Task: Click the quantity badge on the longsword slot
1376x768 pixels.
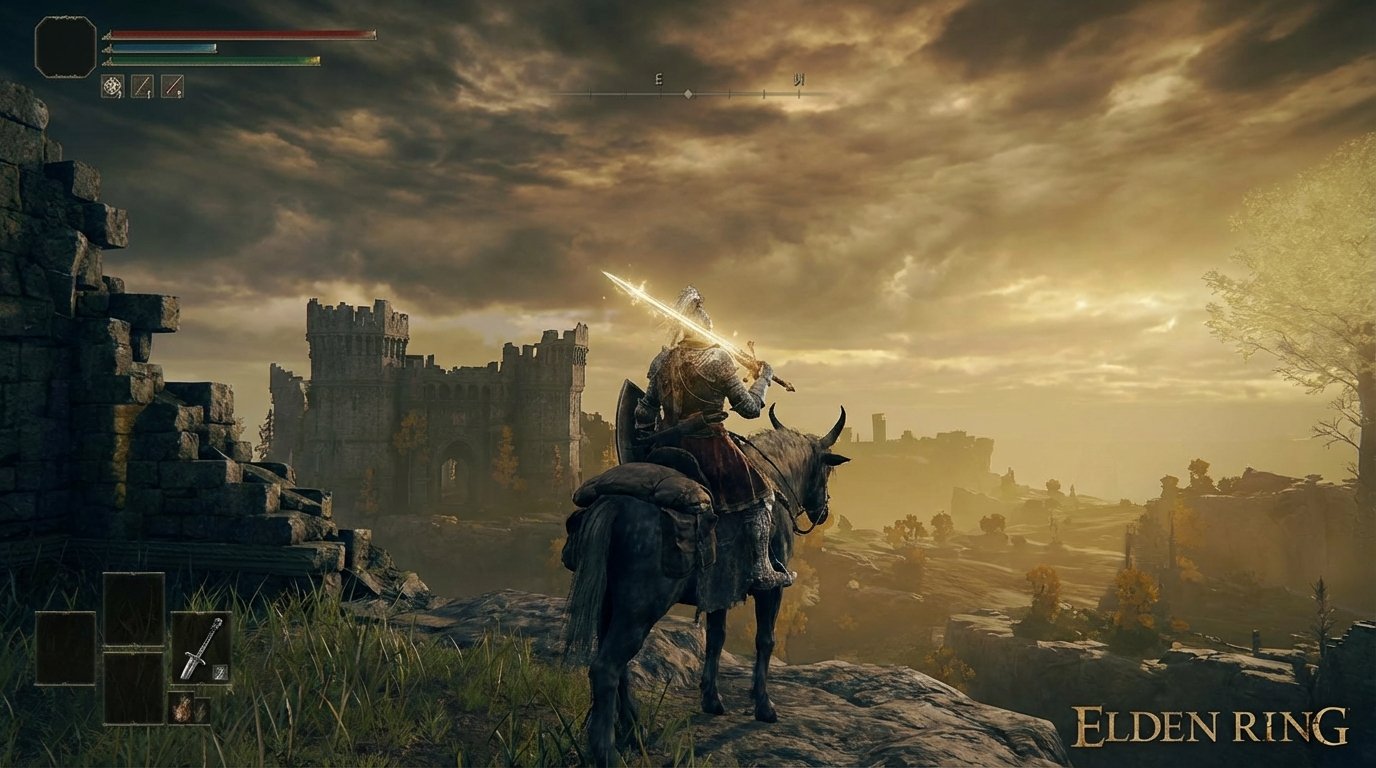Action: click(x=219, y=671)
